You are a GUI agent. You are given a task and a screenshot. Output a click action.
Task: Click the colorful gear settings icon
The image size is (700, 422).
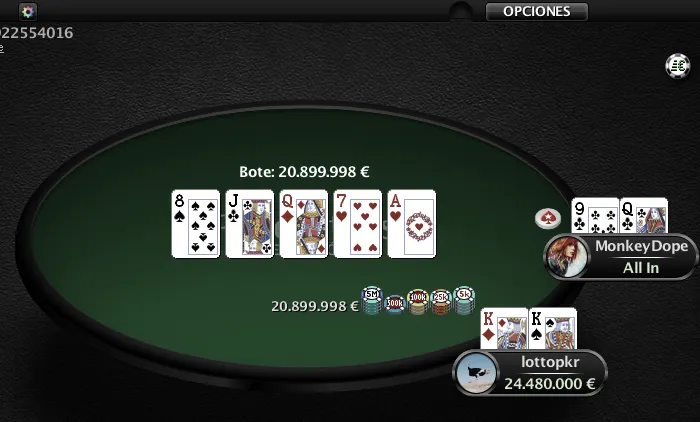28,12
